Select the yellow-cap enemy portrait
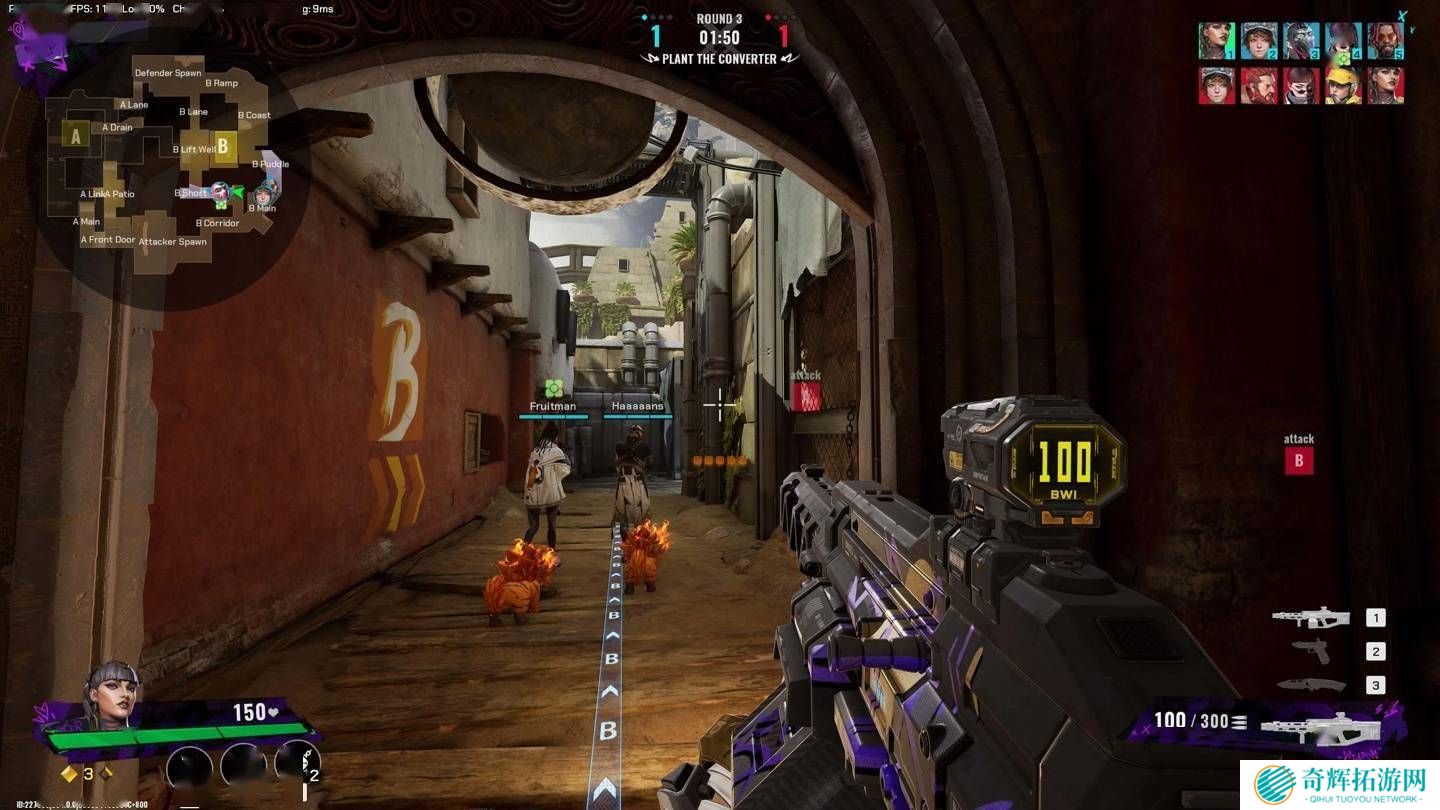Image resolution: width=1440 pixels, height=810 pixels. (x=1343, y=86)
